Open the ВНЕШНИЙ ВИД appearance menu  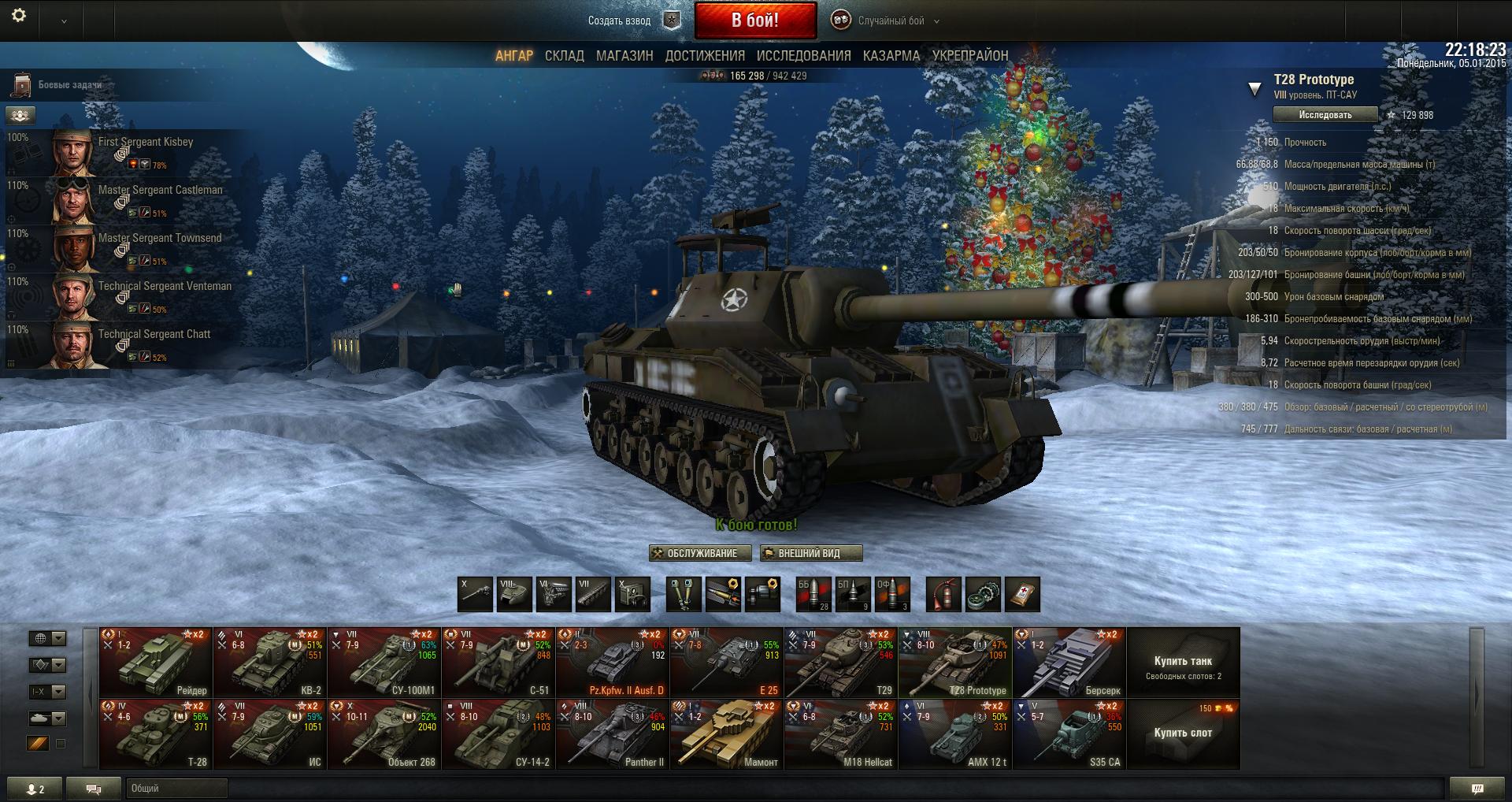tap(810, 553)
